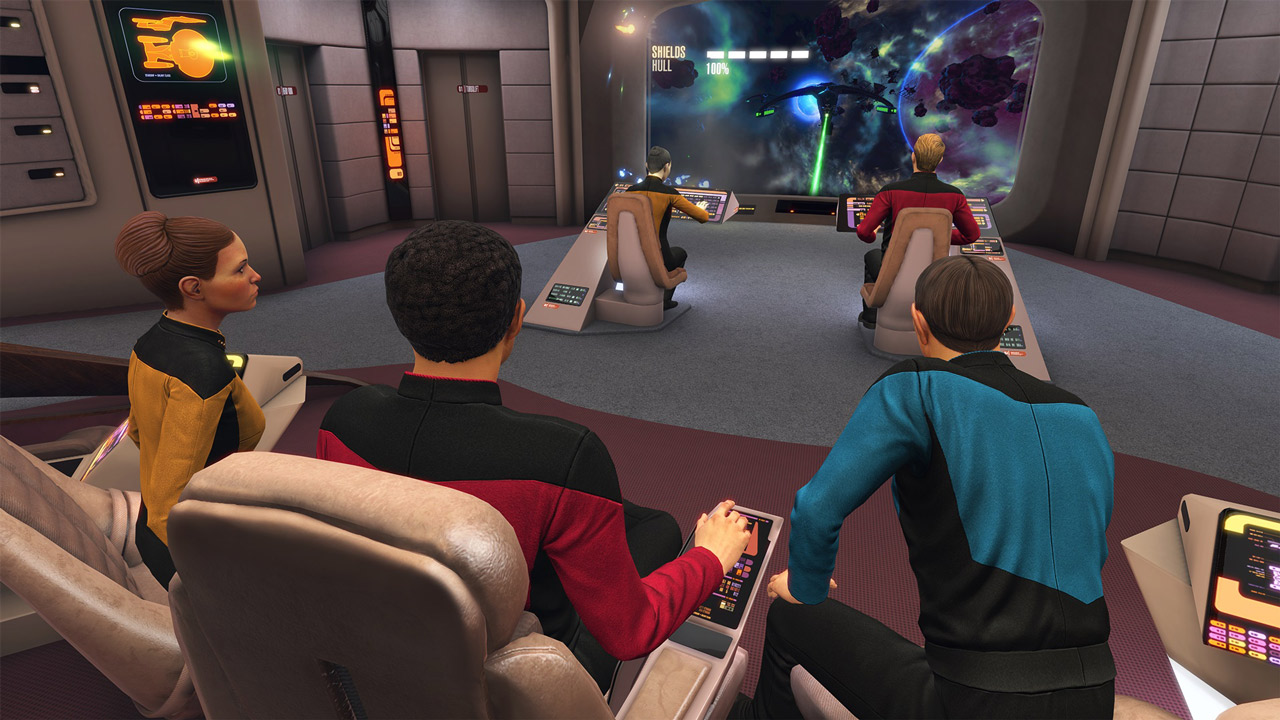Click the third shield segment bar on the HUD
The image size is (1280, 720).
pyautogui.click(x=757, y=53)
